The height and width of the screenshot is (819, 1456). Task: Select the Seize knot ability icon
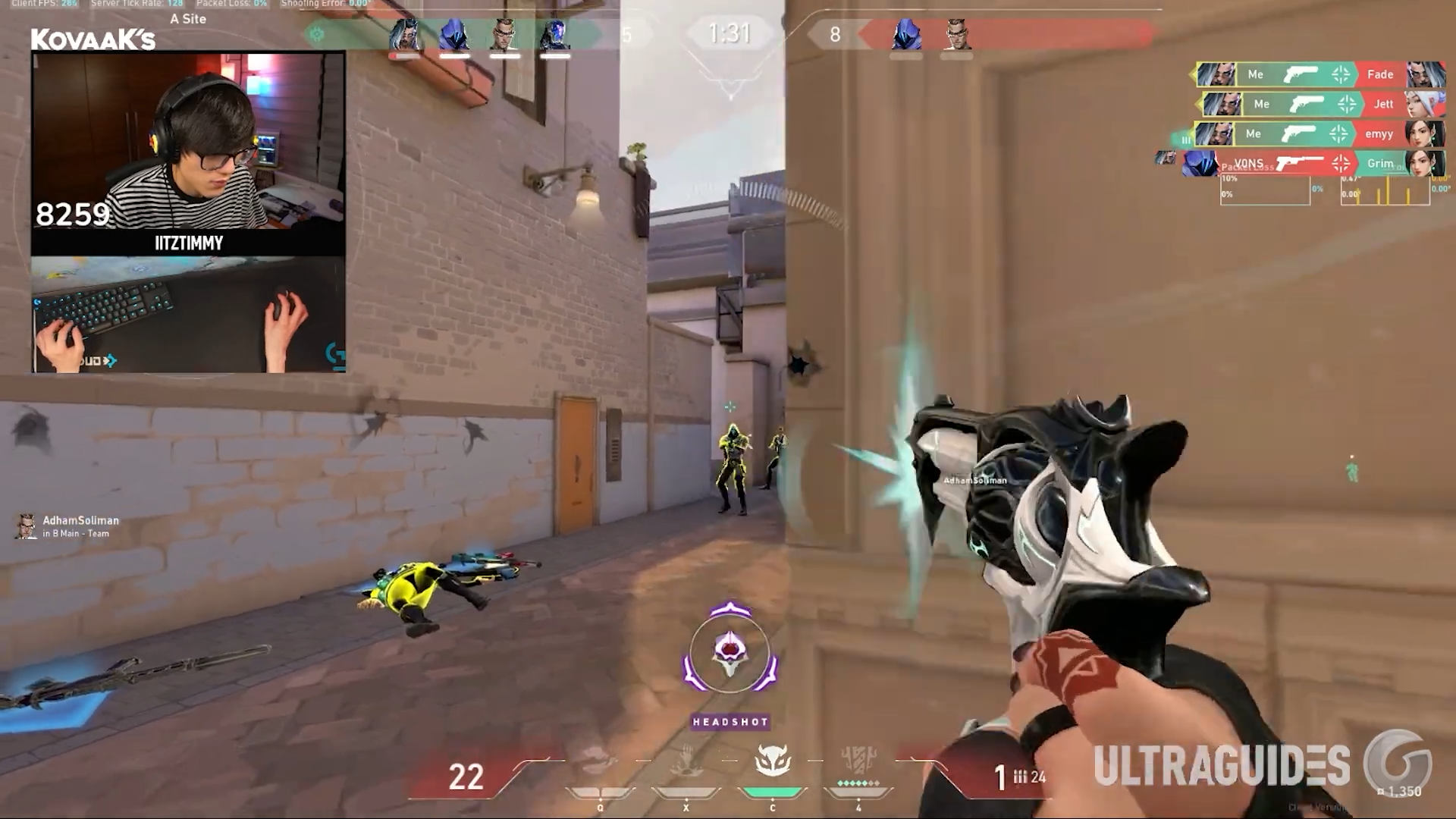coord(600,761)
